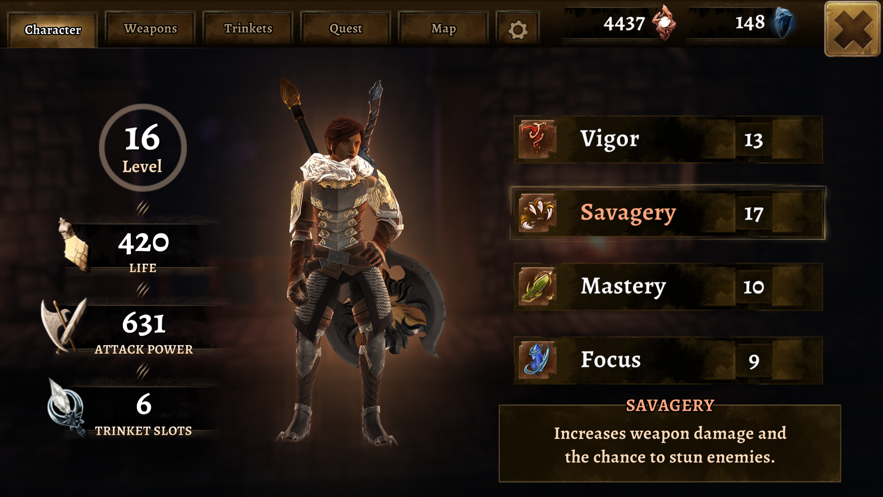Select the Mastery attribute row
The image size is (883, 497).
668,287
